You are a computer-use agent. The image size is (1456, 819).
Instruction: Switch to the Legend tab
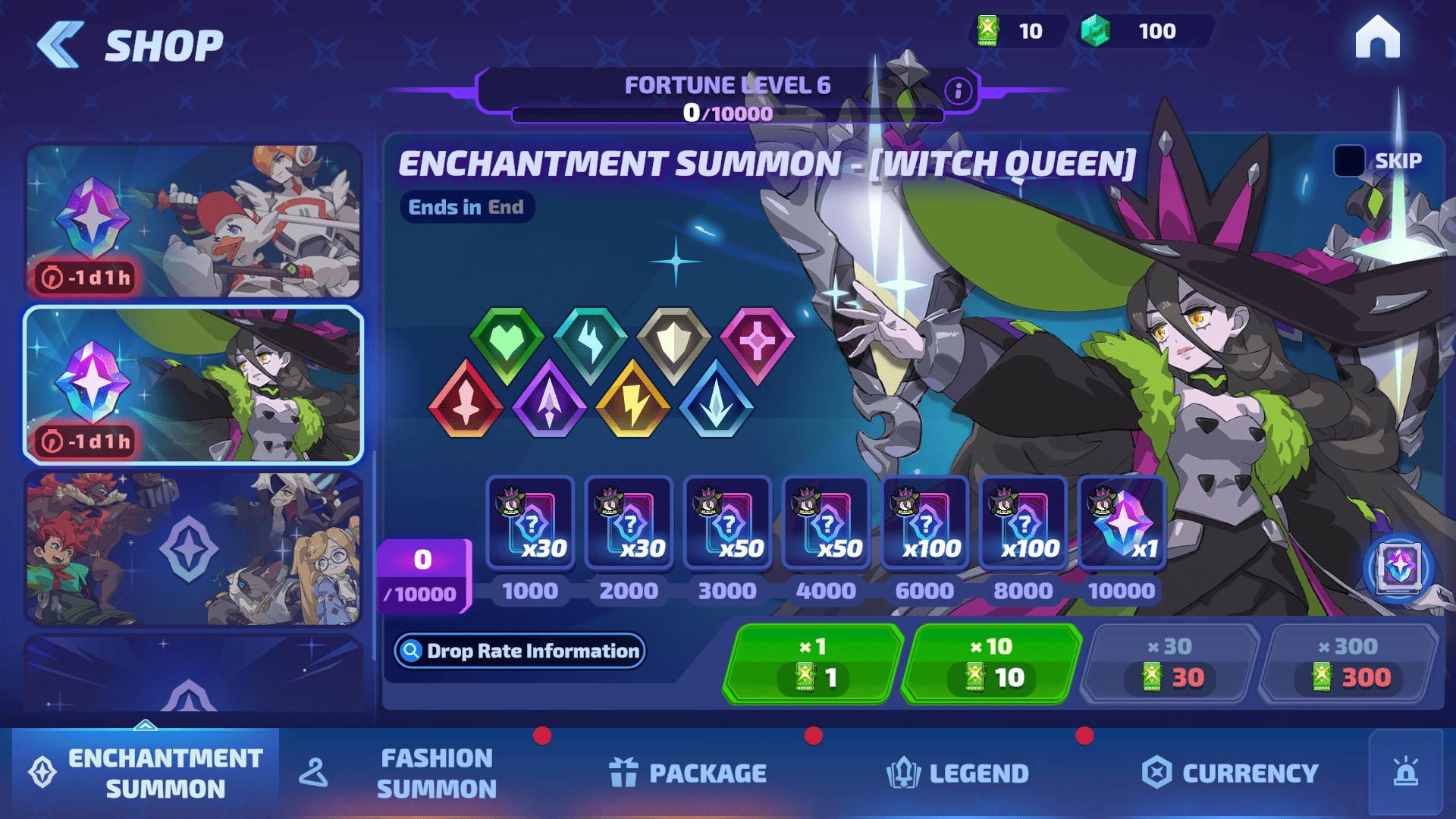pos(958,773)
